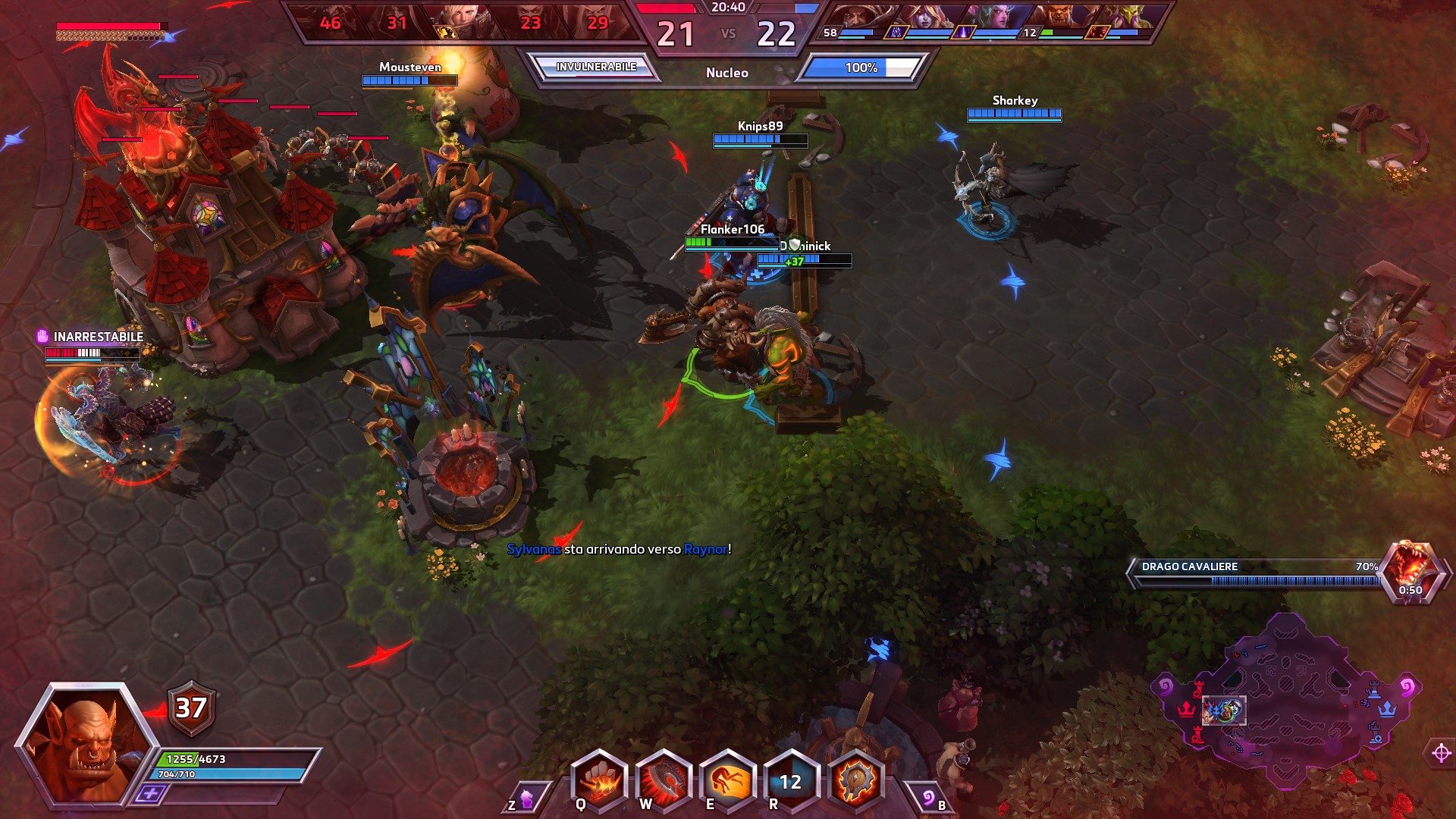The height and width of the screenshot is (819, 1456).
Task: Click the hero level 37 shield badge
Action: (x=190, y=708)
